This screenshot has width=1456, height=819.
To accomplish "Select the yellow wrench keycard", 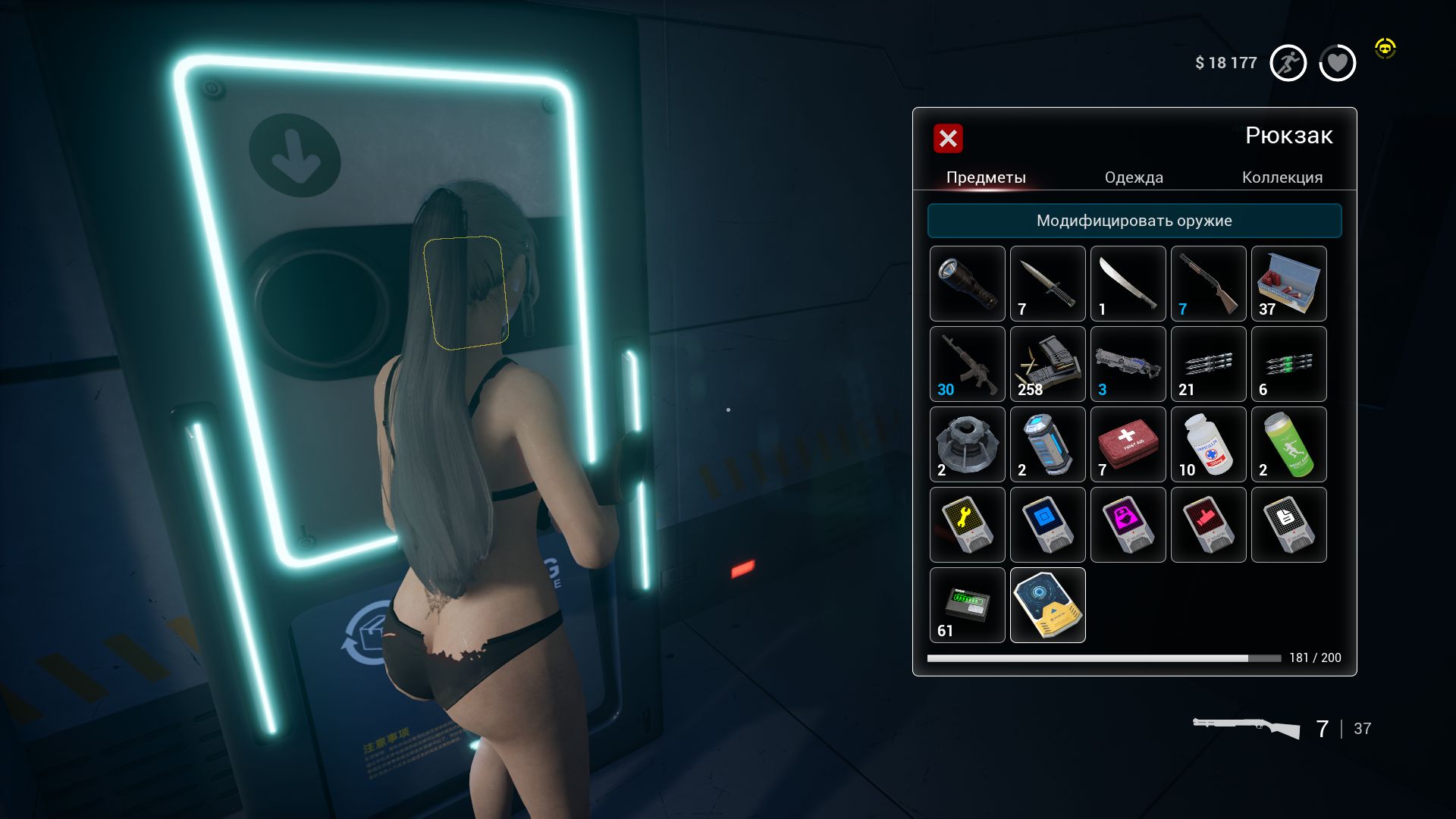I will coord(967,525).
